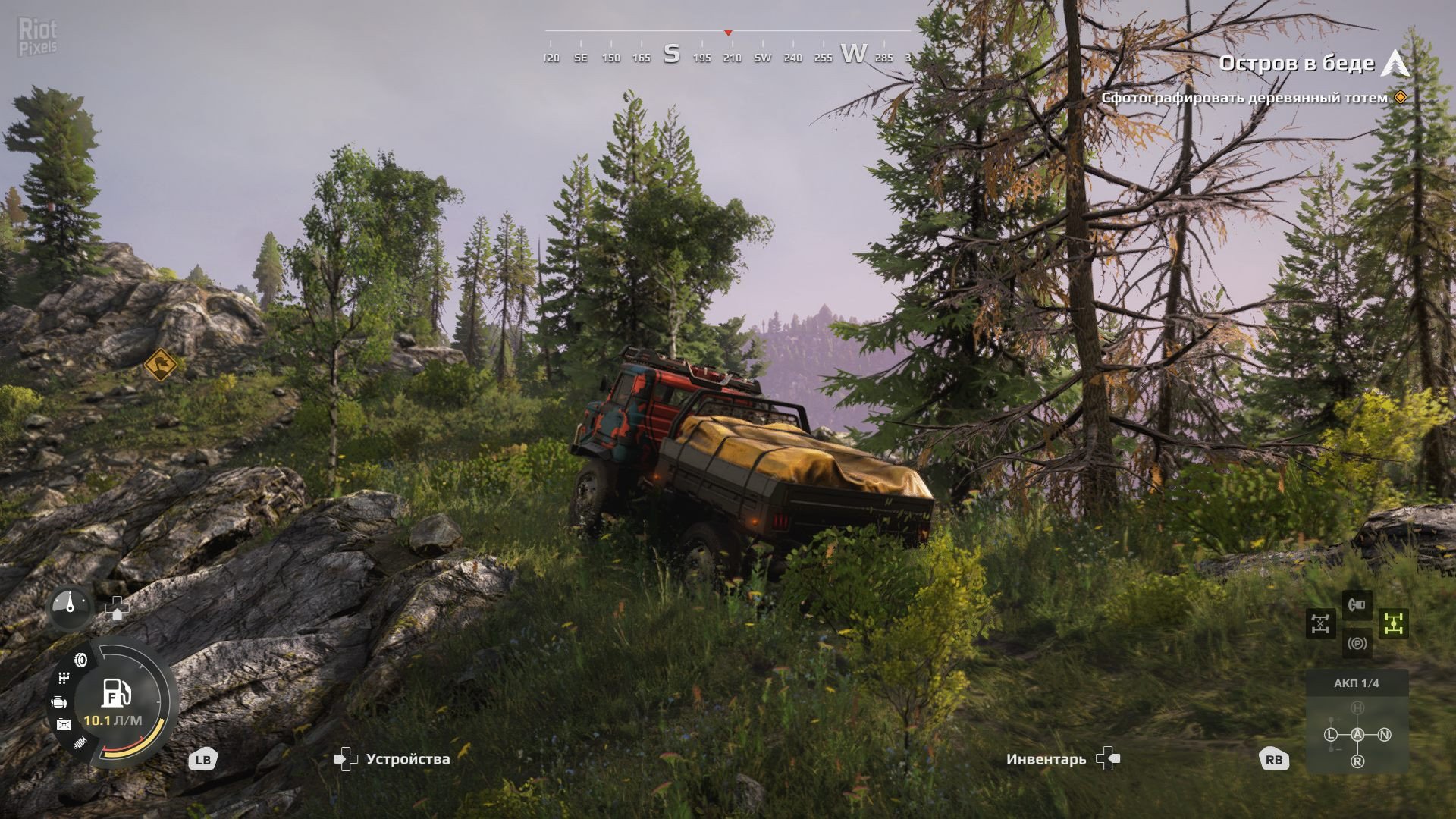1456x819 pixels.
Task: Activate the winch icon
Action: point(1357,605)
